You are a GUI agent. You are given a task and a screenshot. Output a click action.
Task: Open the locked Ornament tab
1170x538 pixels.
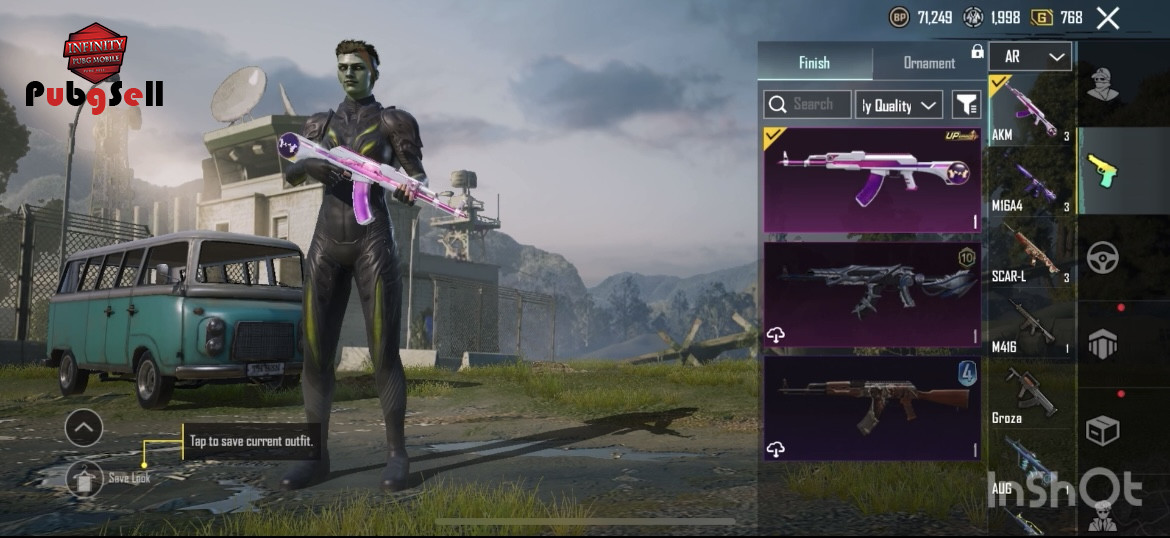930,62
